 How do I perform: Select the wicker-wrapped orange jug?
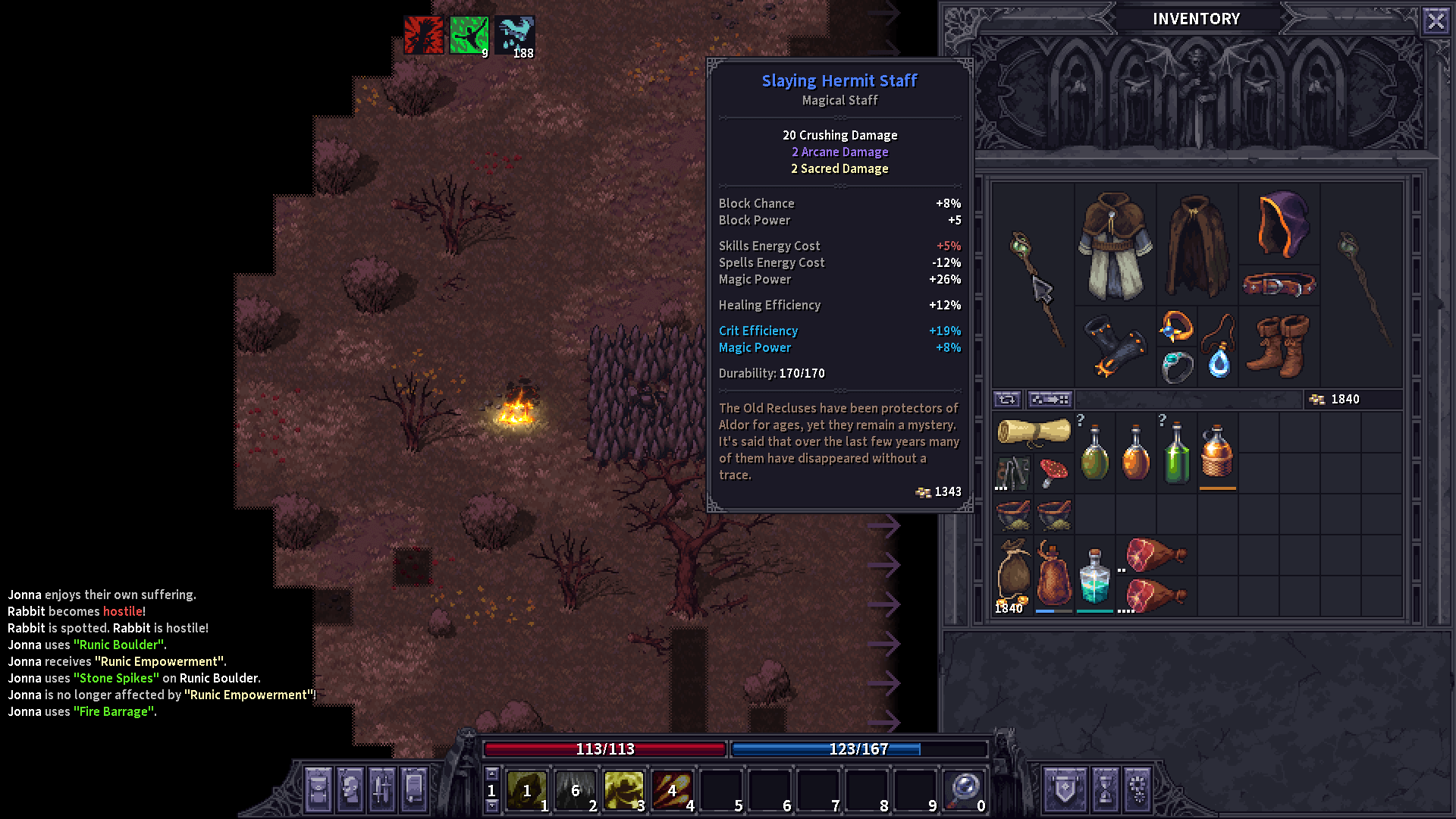coord(1217,453)
